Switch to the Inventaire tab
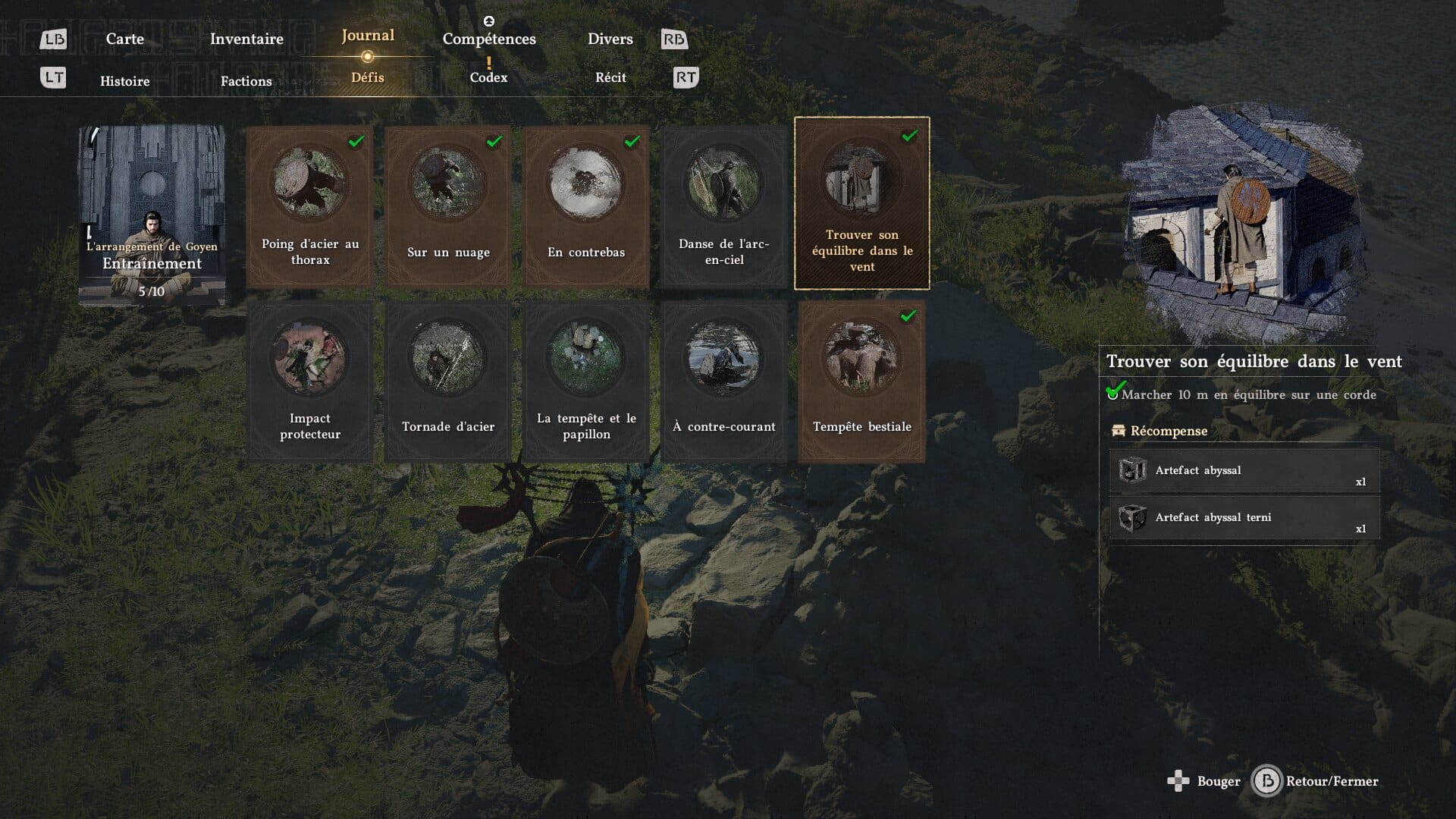 click(246, 39)
